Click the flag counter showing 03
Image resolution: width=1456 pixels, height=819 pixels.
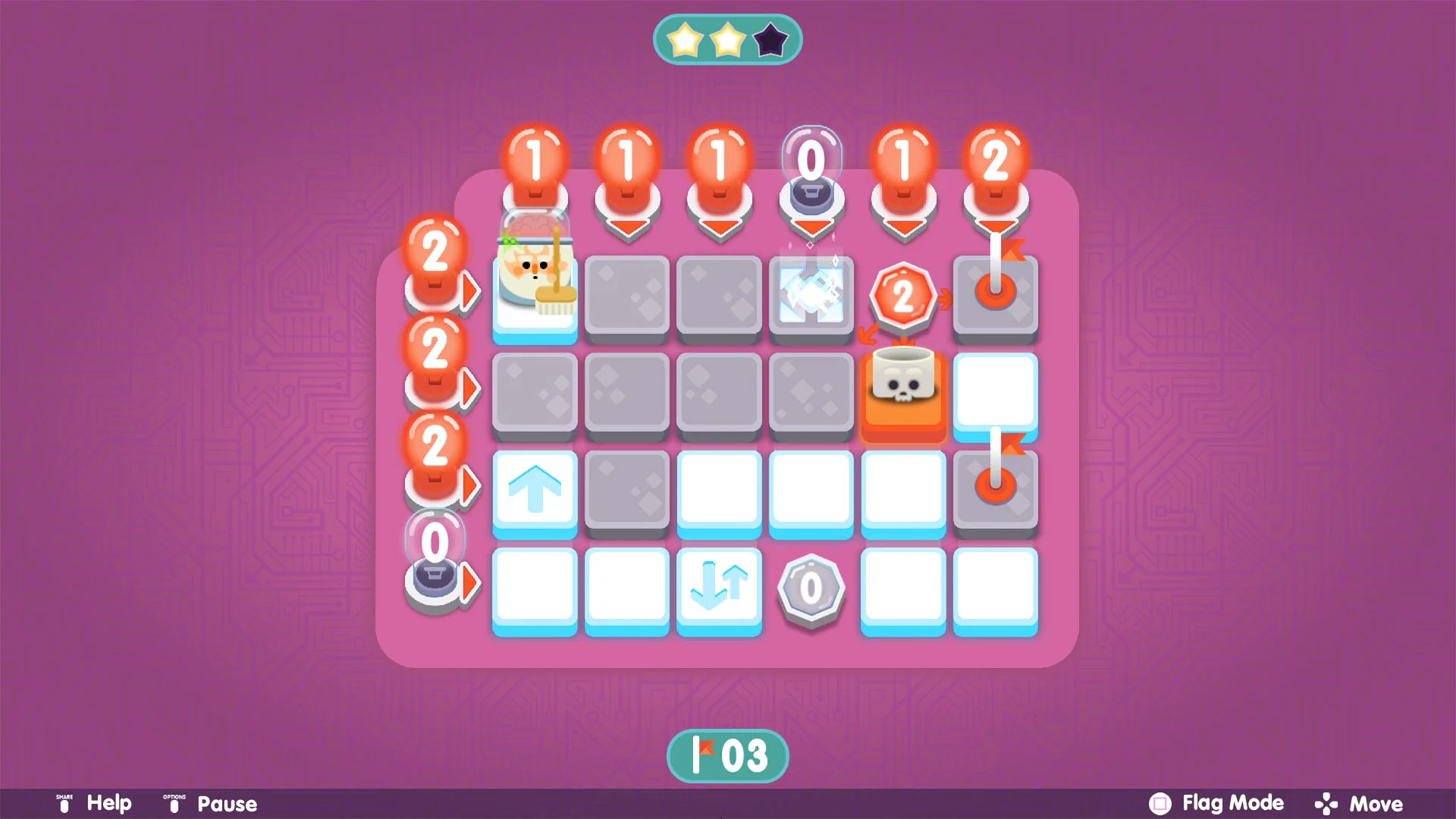[x=728, y=755]
